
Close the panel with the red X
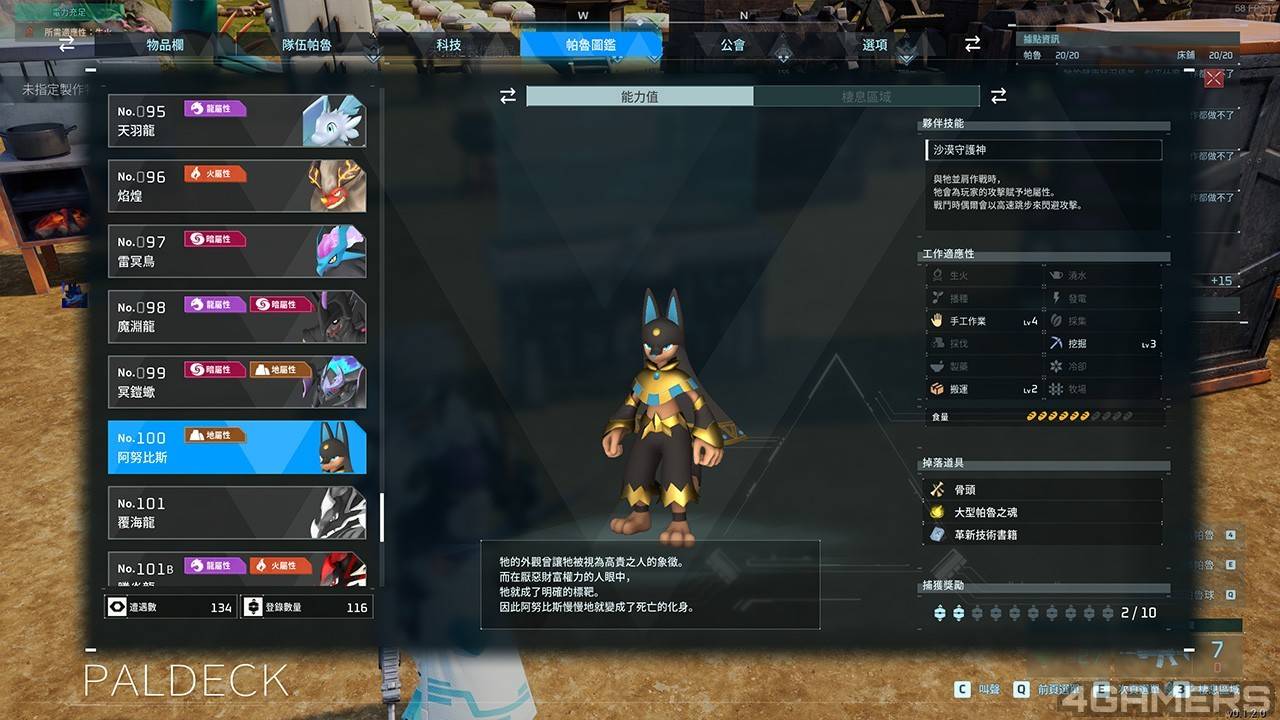point(1214,79)
